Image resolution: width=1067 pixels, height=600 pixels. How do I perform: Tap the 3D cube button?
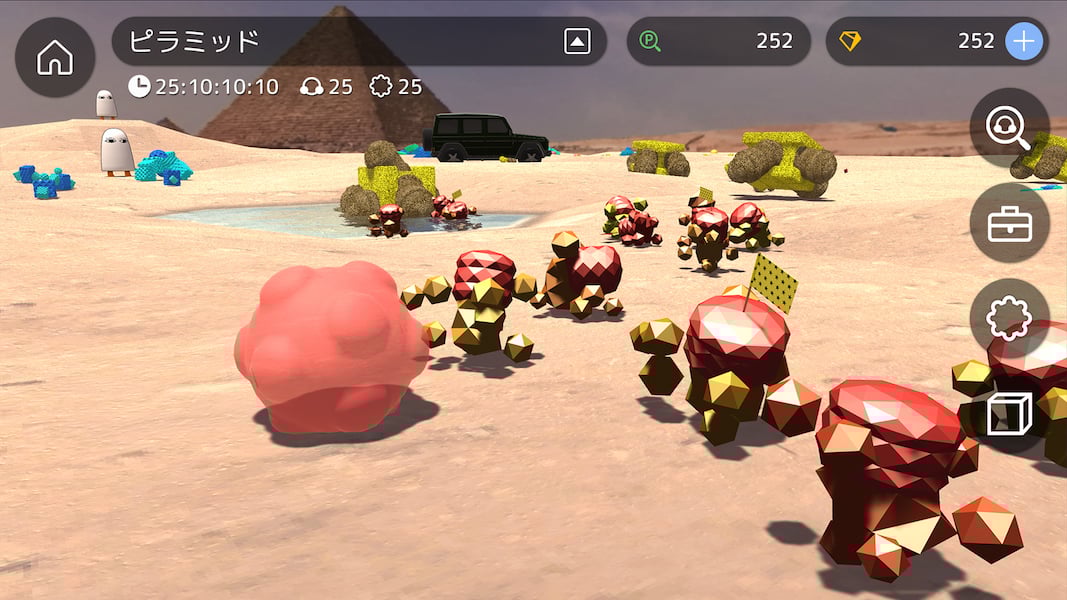tap(1009, 414)
